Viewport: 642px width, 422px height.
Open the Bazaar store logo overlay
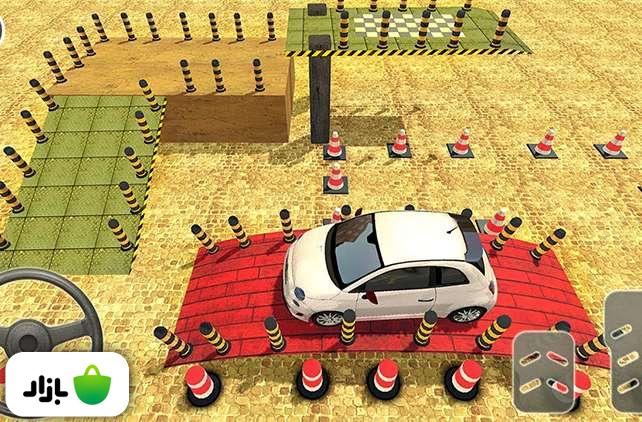66,385
